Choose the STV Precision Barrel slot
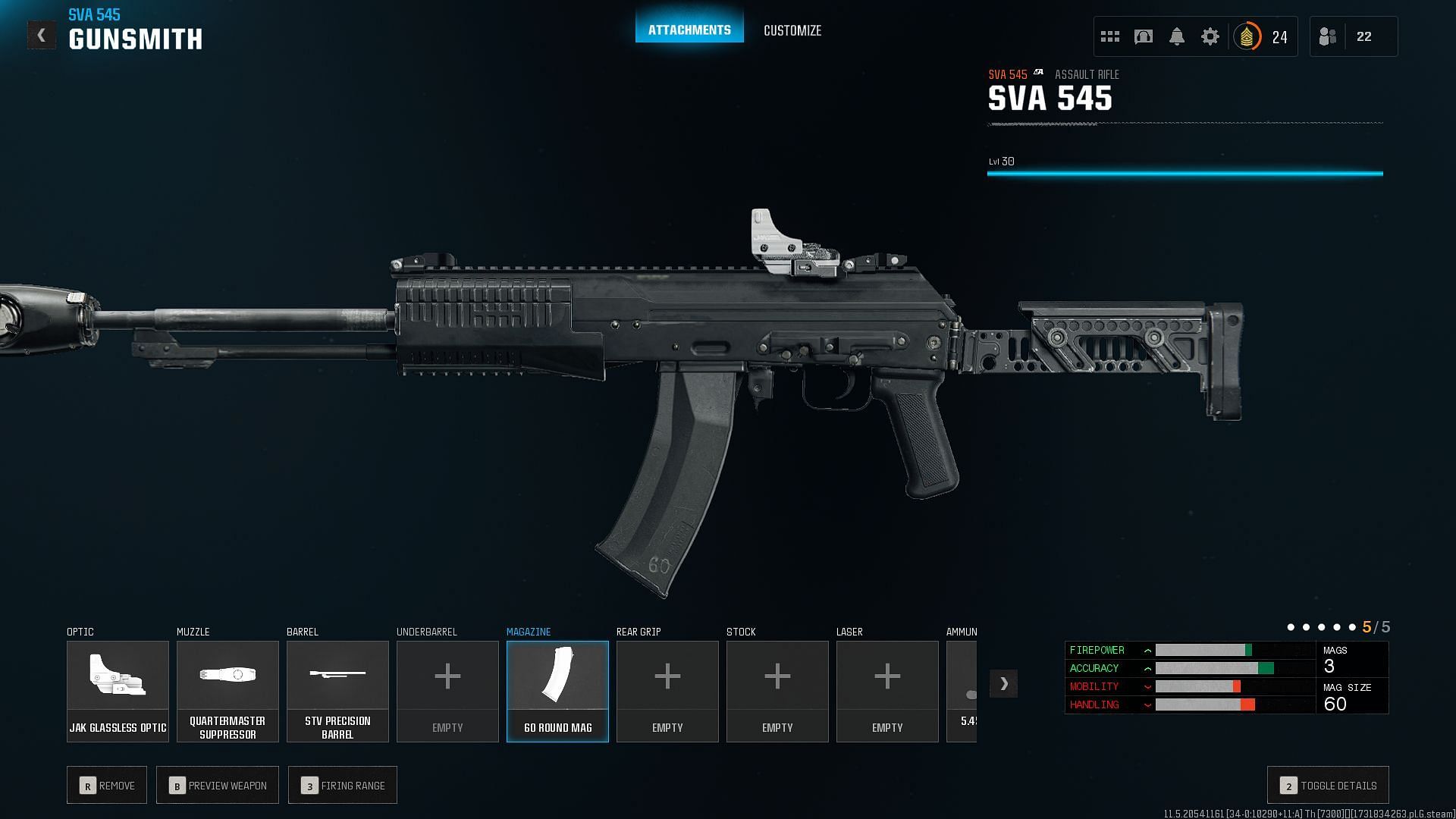This screenshot has width=1456, height=819. 337,691
